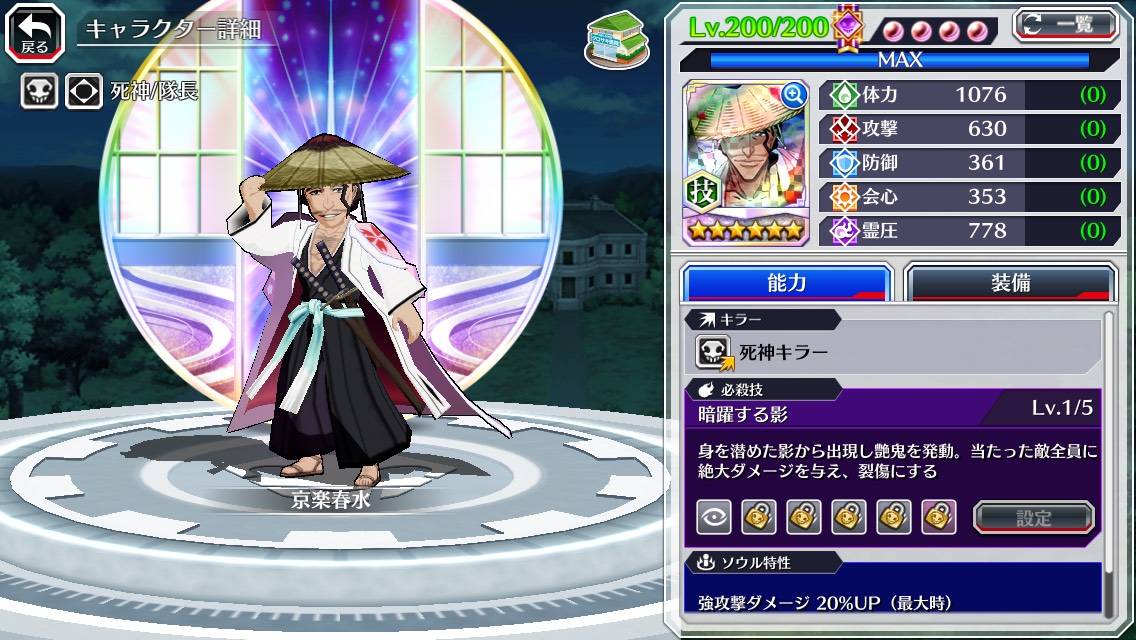
Task: Toggle the eye preview icon for the special move
Action: tap(714, 517)
